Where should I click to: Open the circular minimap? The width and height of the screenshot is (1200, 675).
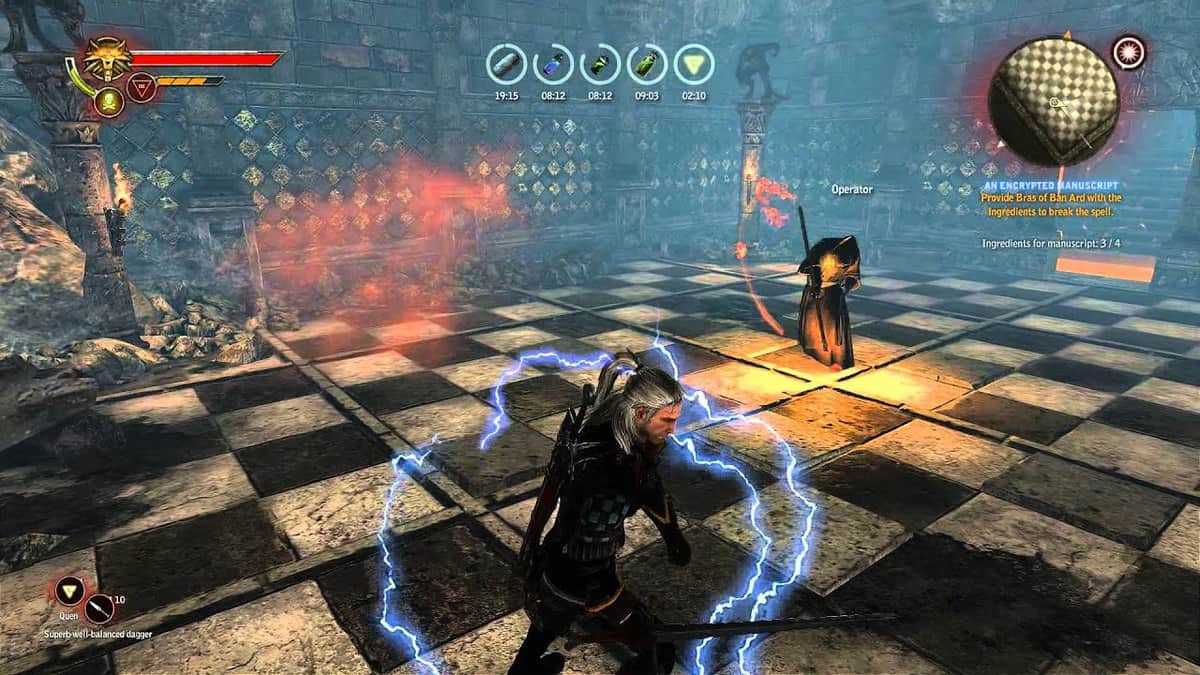1052,101
